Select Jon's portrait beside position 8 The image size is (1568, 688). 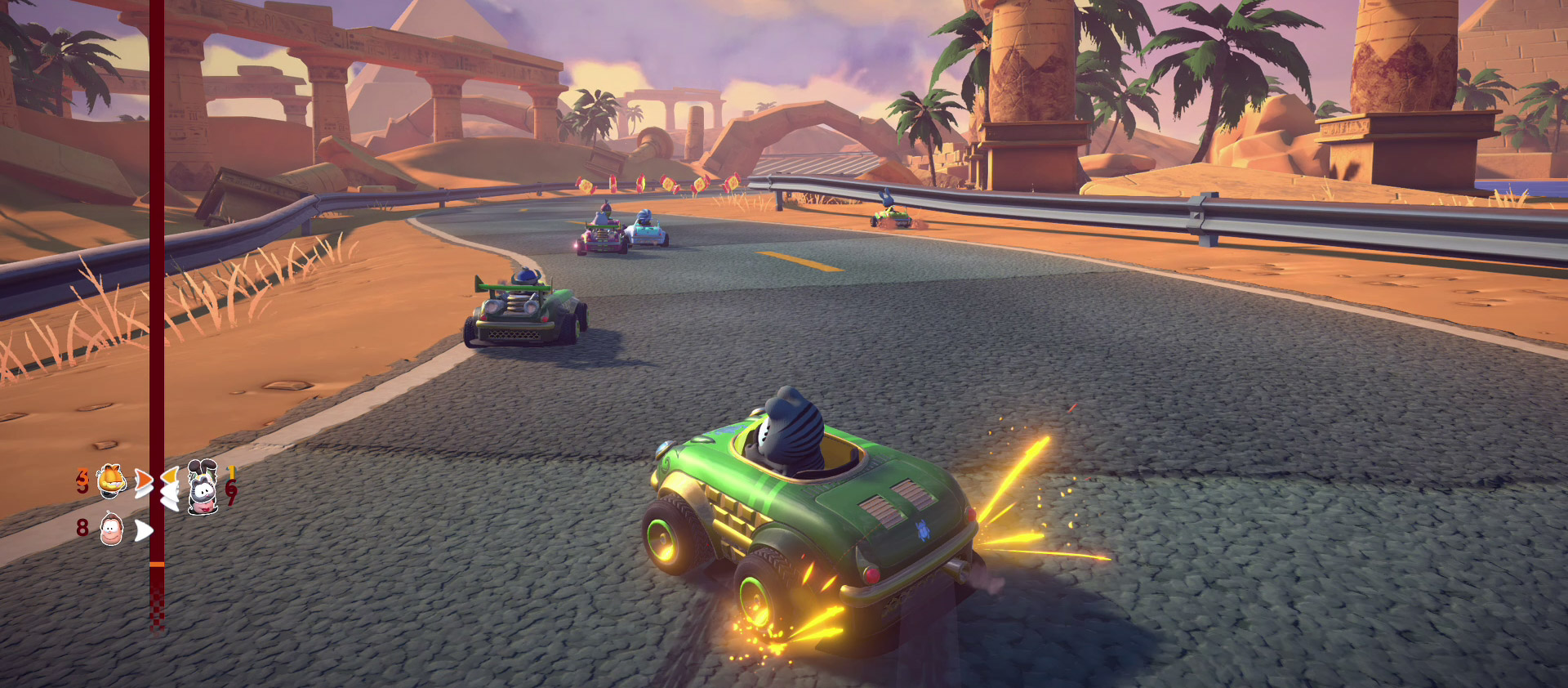pyautogui.click(x=112, y=529)
